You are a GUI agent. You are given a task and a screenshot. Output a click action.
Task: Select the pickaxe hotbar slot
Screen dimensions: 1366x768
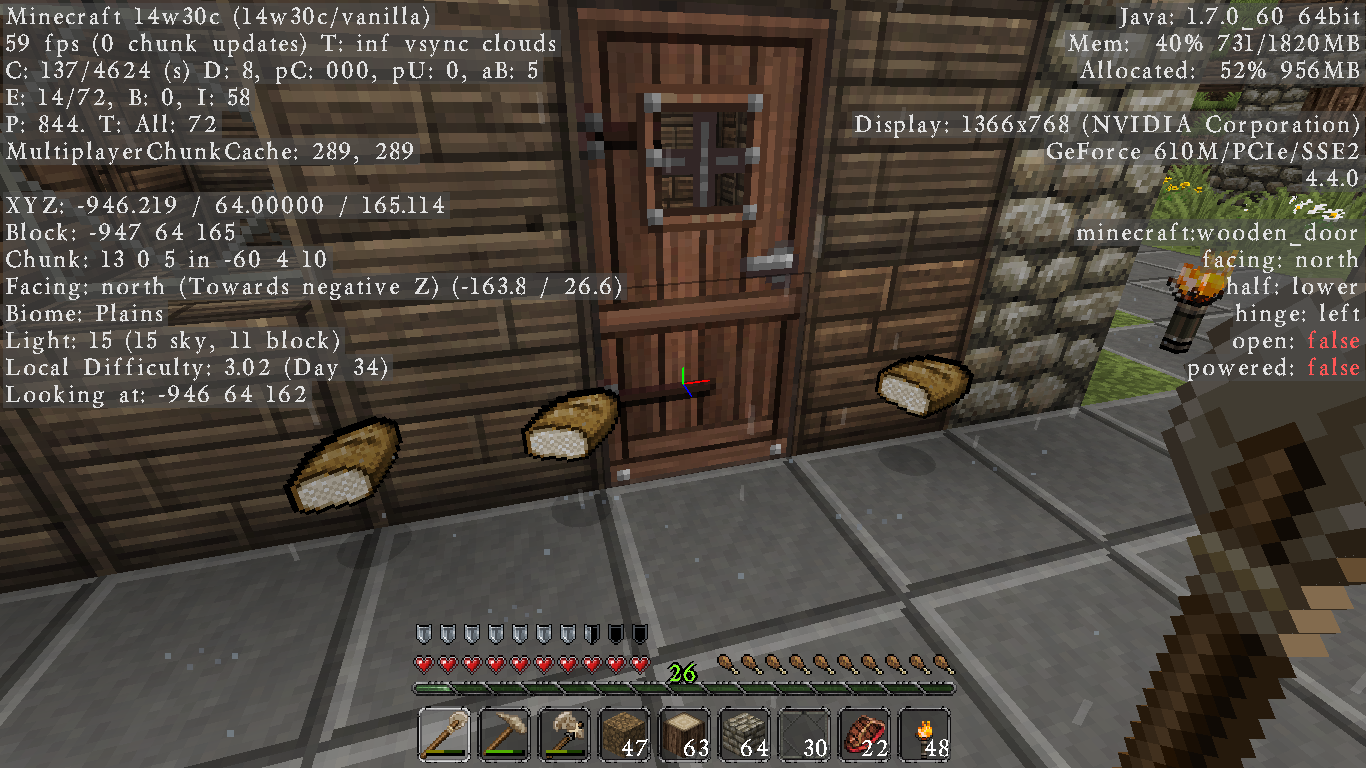pyautogui.click(x=504, y=733)
